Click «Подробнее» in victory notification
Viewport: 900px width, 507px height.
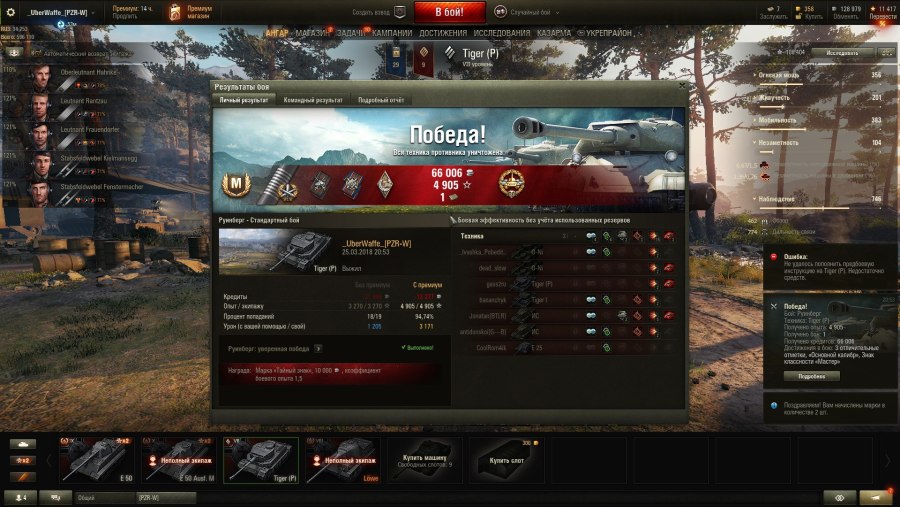coord(811,376)
